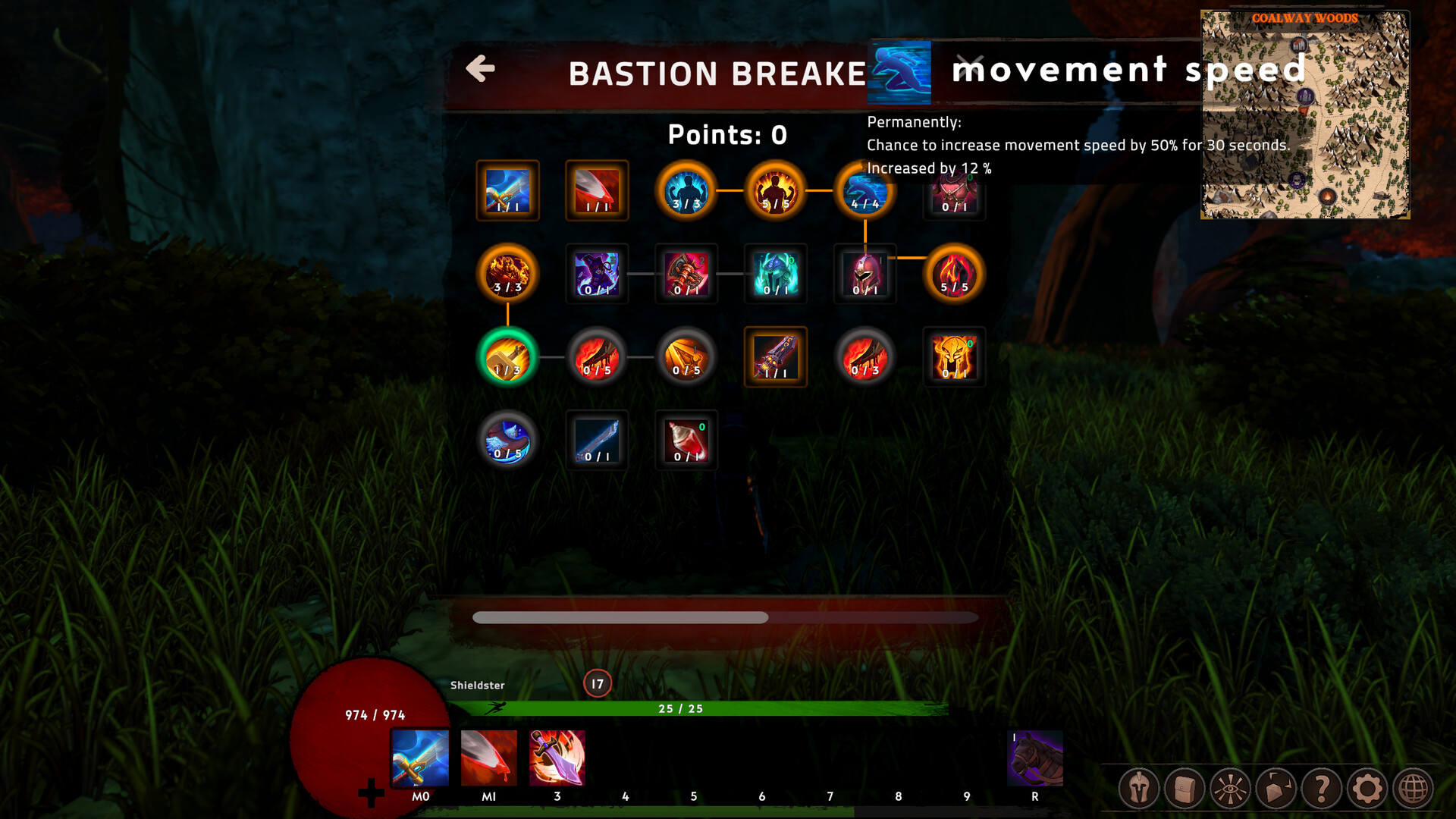
Task: Select the dark sword 1/1 skill node
Action: click(x=775, y=357)
